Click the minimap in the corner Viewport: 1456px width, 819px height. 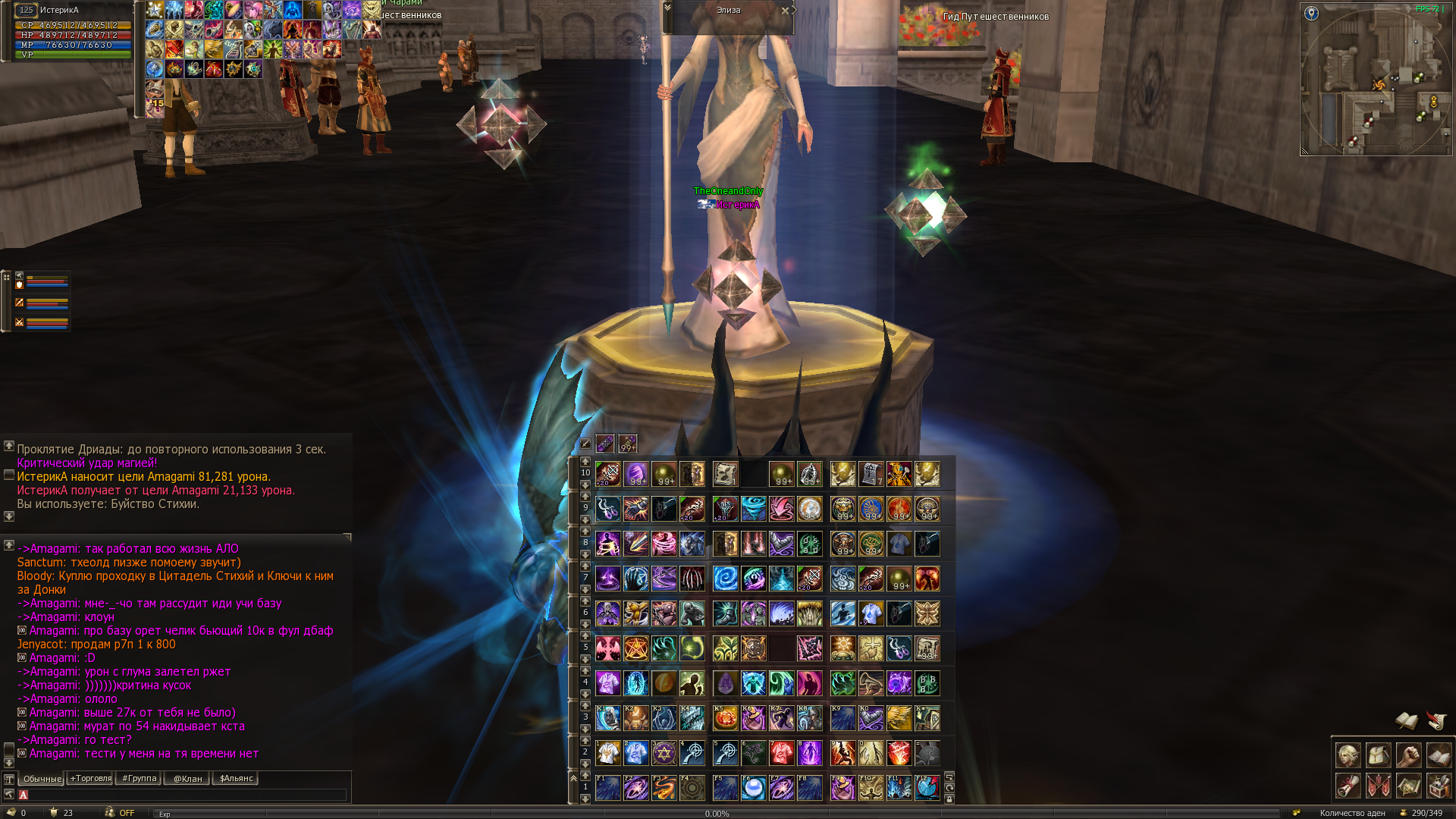(1376, 82)
